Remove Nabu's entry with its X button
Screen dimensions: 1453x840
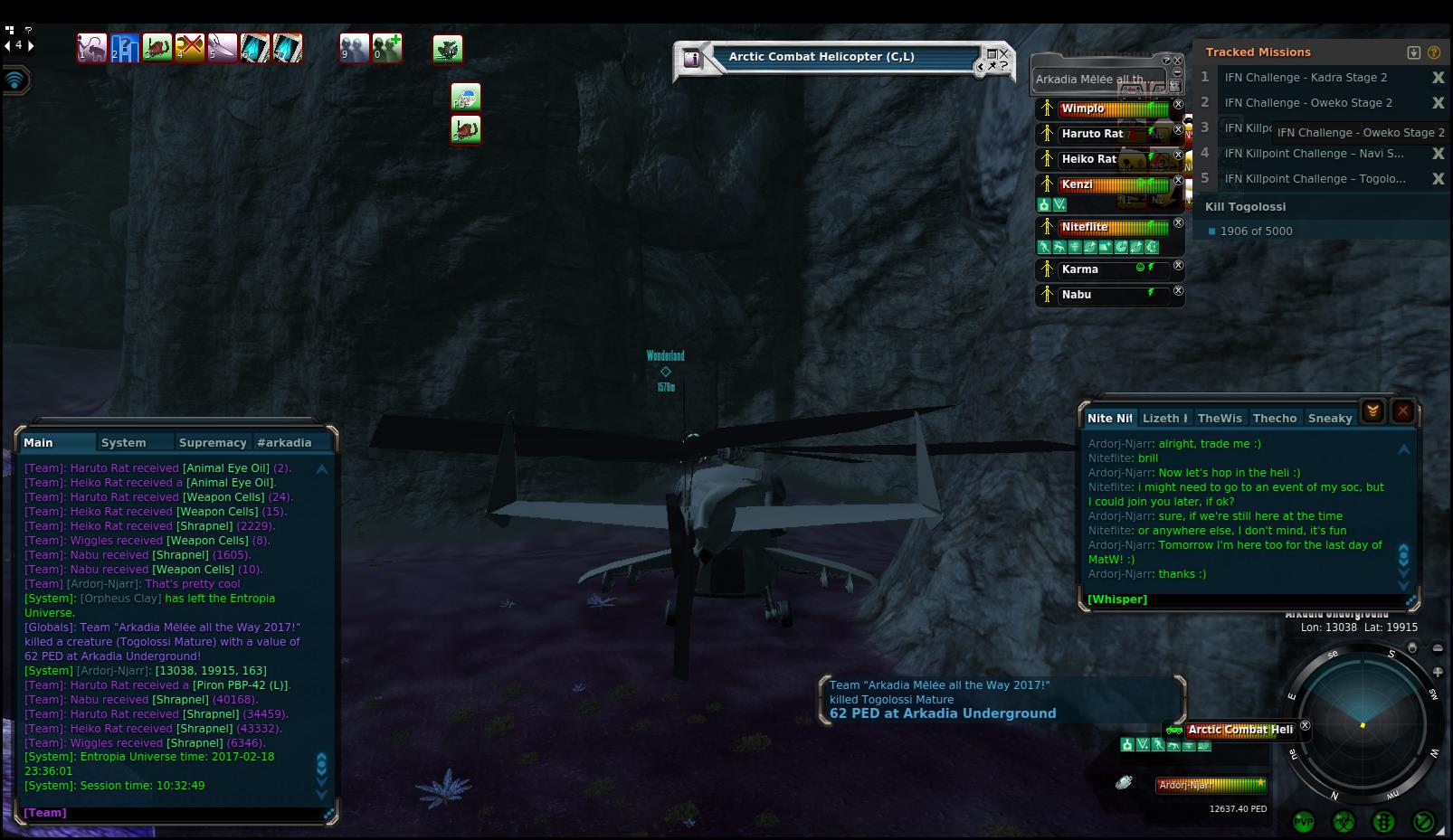[1178, 291]
